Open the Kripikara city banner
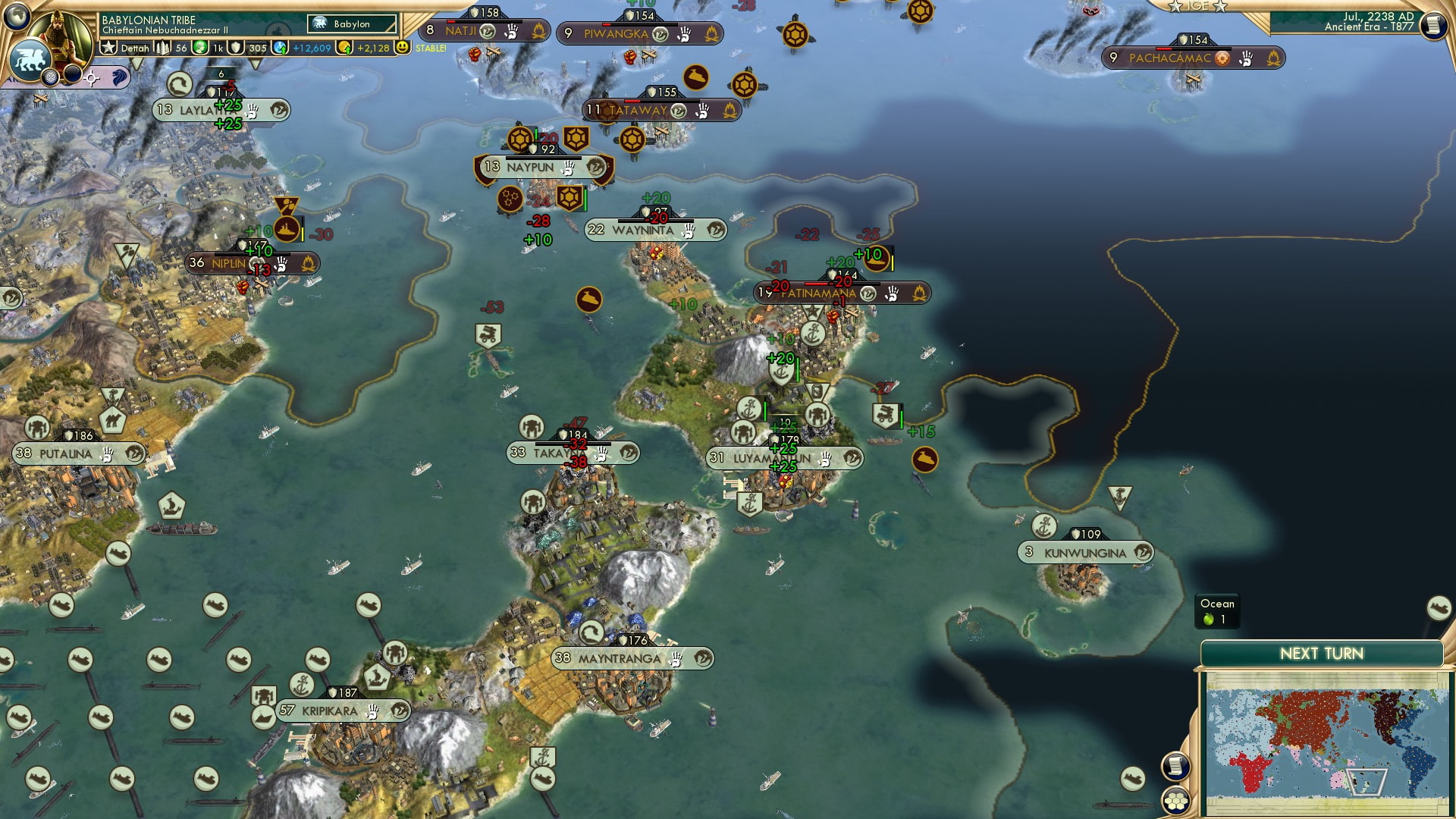This screenshot has height=819, width=1456. pos(329,711)
